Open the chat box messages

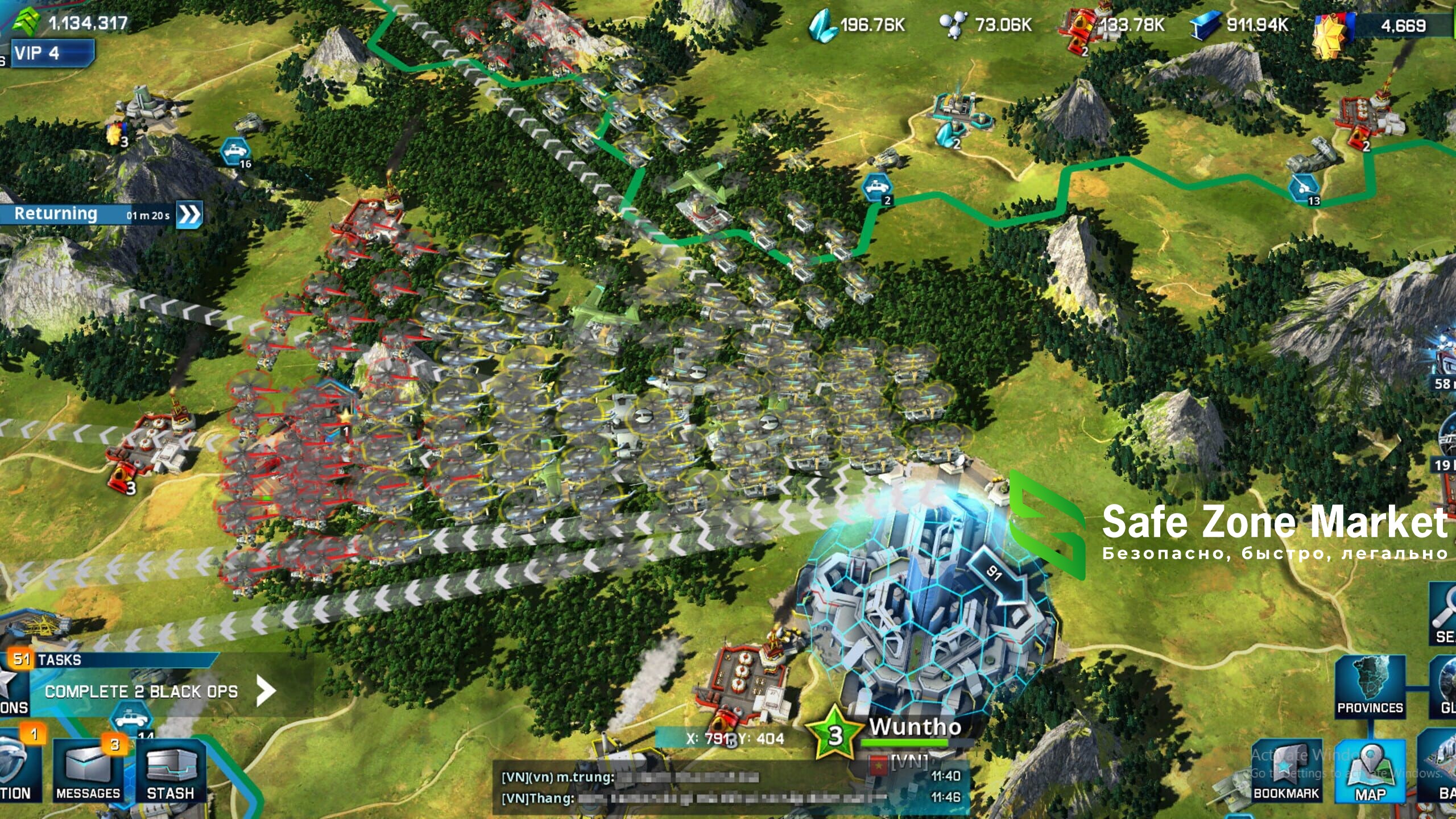click(x=728, y=788)
